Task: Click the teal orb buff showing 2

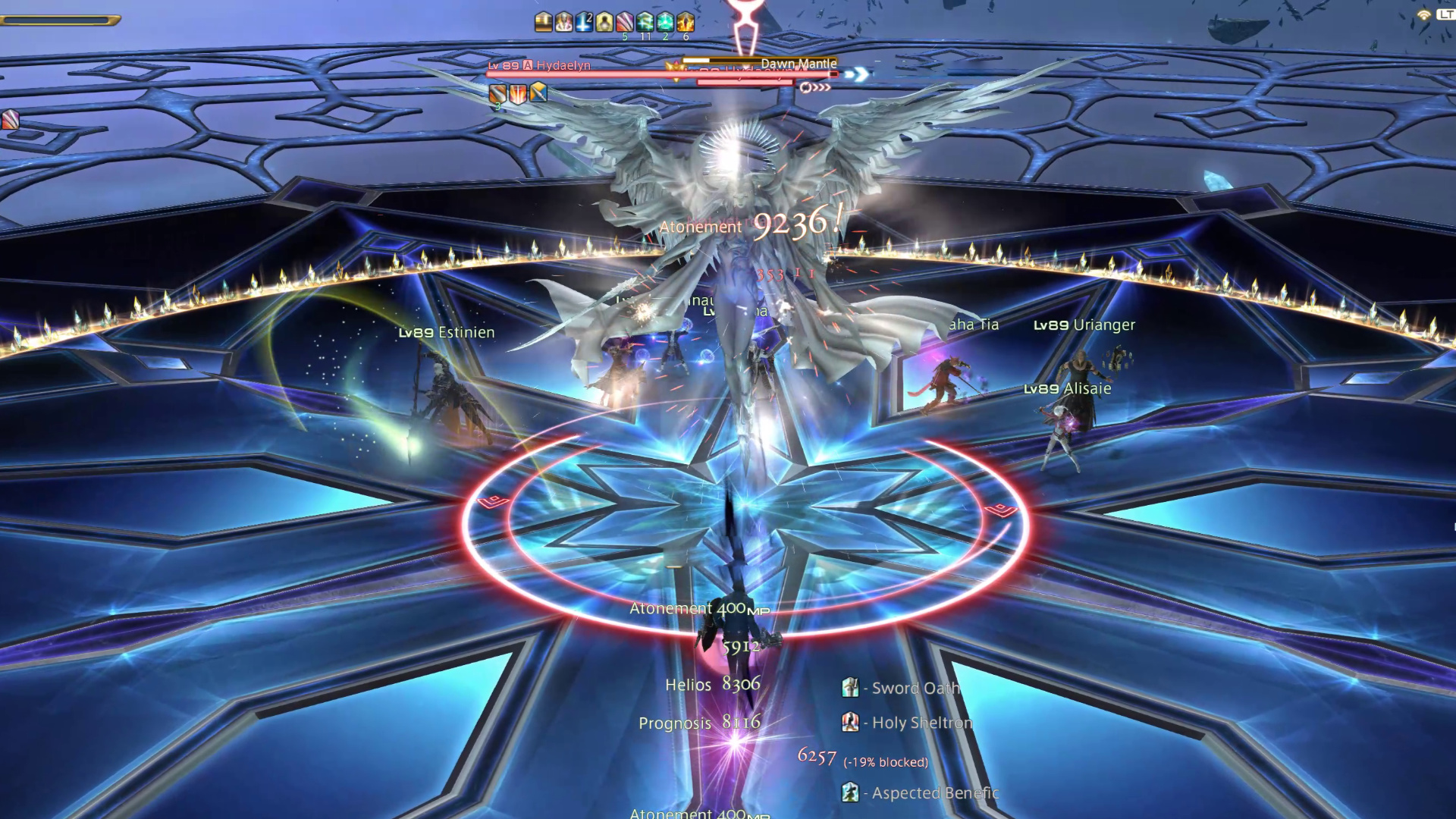Action: [666, 22]
